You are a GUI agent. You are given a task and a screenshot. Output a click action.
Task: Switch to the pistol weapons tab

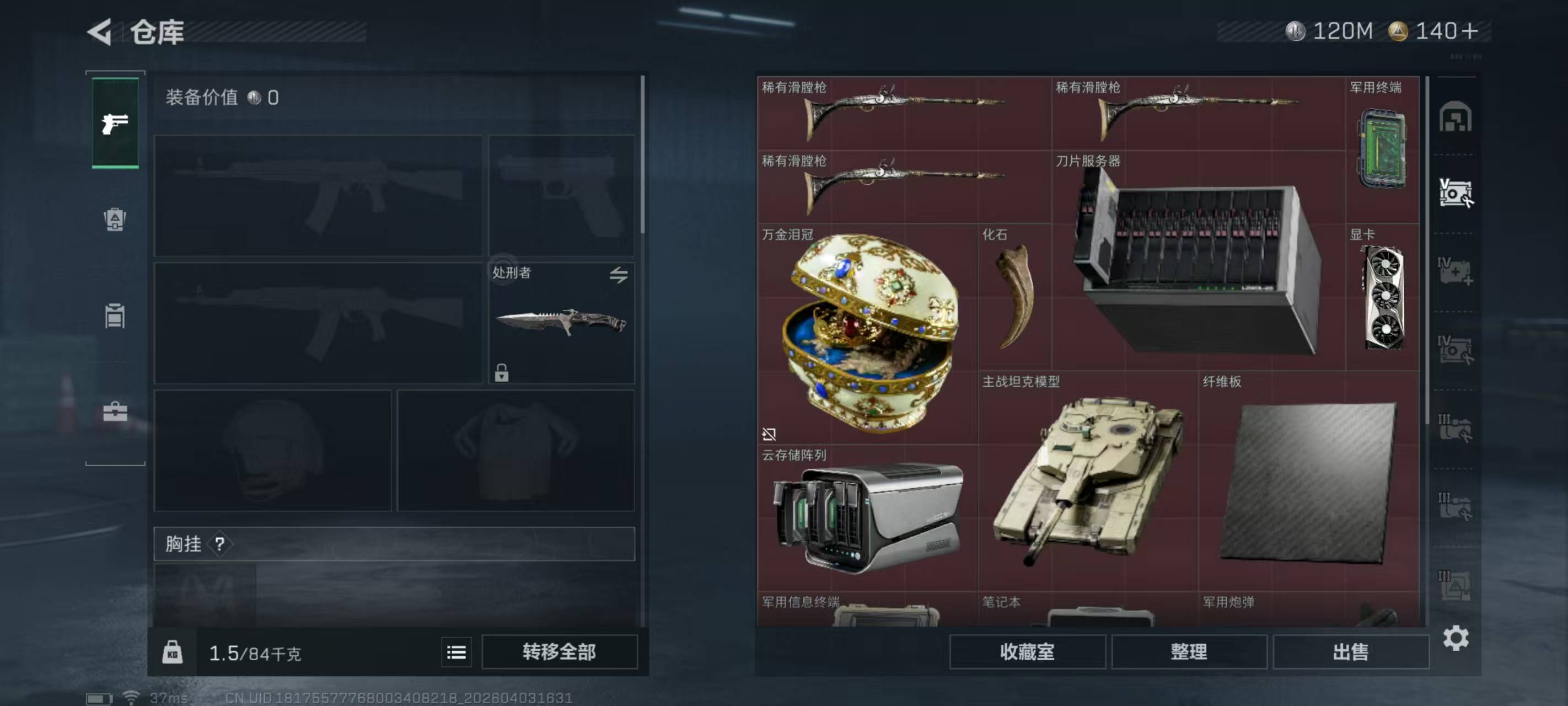point(115,124)
